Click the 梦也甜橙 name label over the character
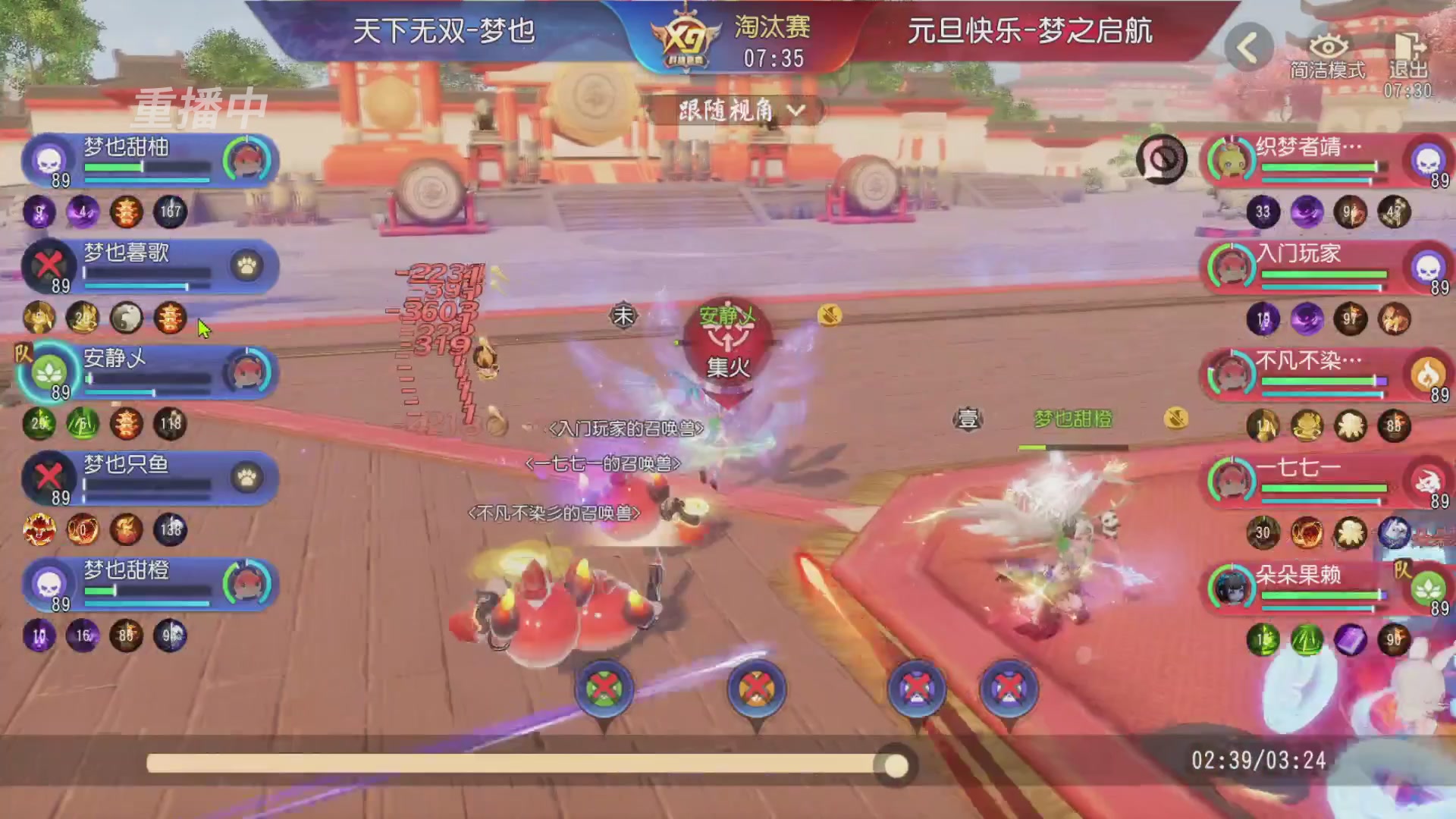 click(x=1071, y=416)
